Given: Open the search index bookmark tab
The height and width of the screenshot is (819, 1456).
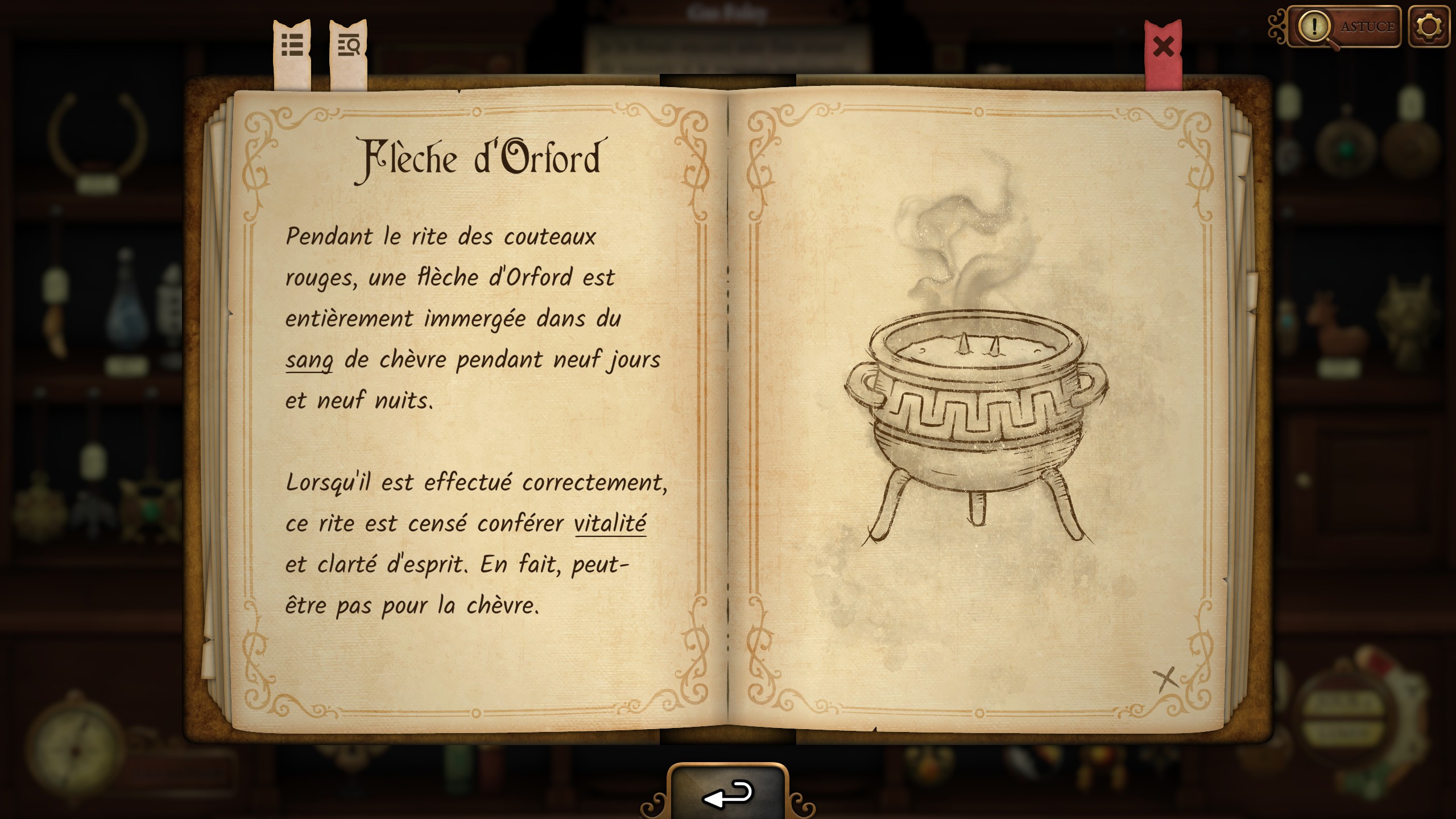Looking at the screenshot, I should 348,47.
